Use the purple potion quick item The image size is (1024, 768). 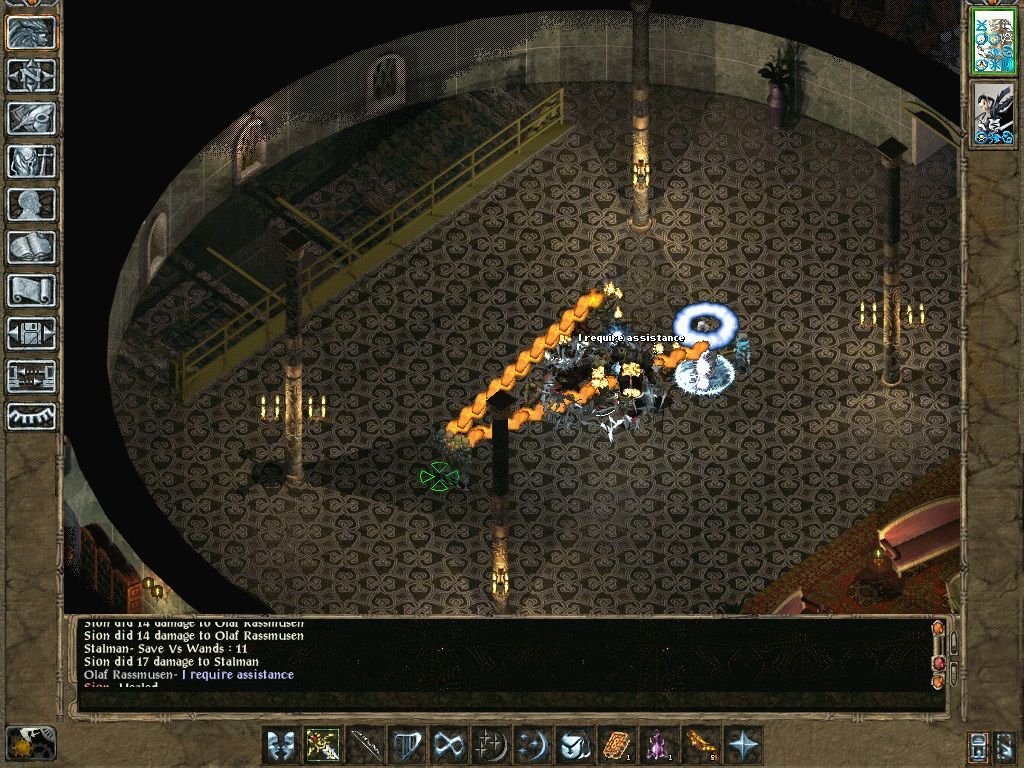coord(657,745)
